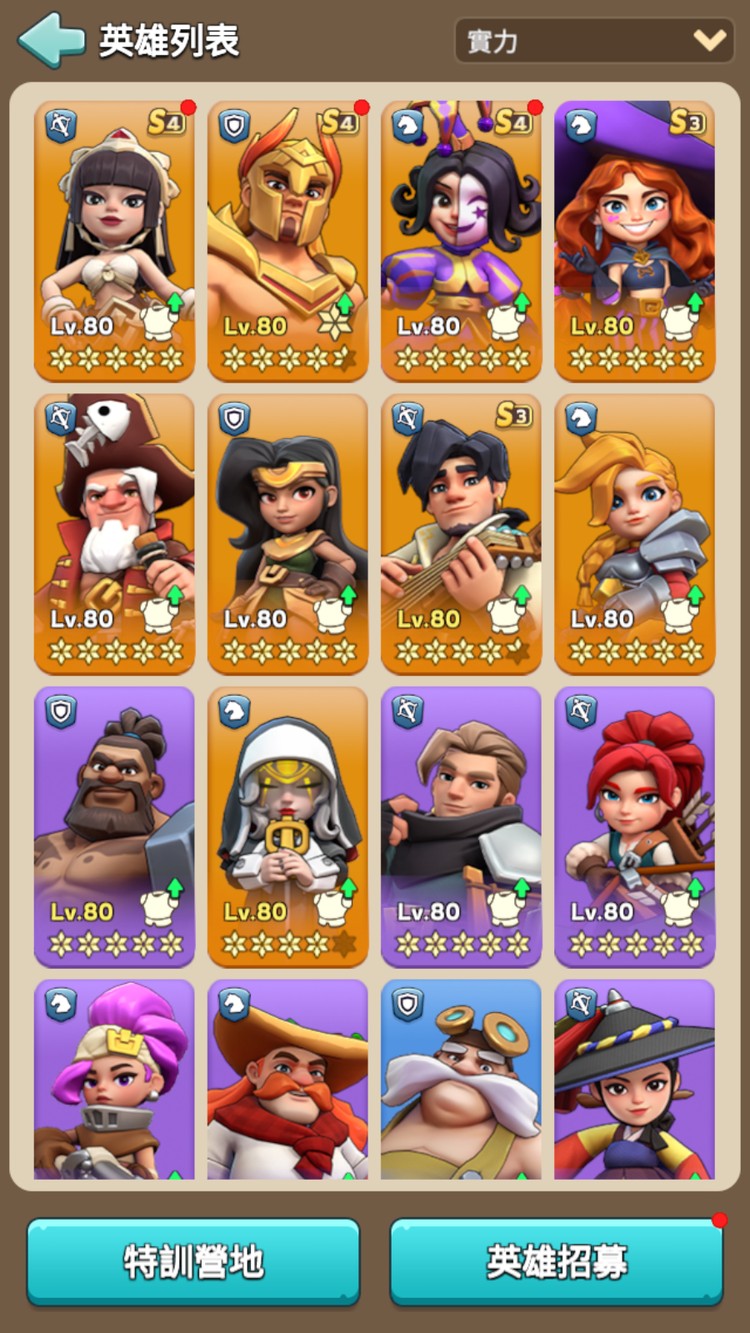The width and height of the screenshot is (750, 1333).
Task: Choose the blonde braided knight hero
Action: [x=634, y=533]
